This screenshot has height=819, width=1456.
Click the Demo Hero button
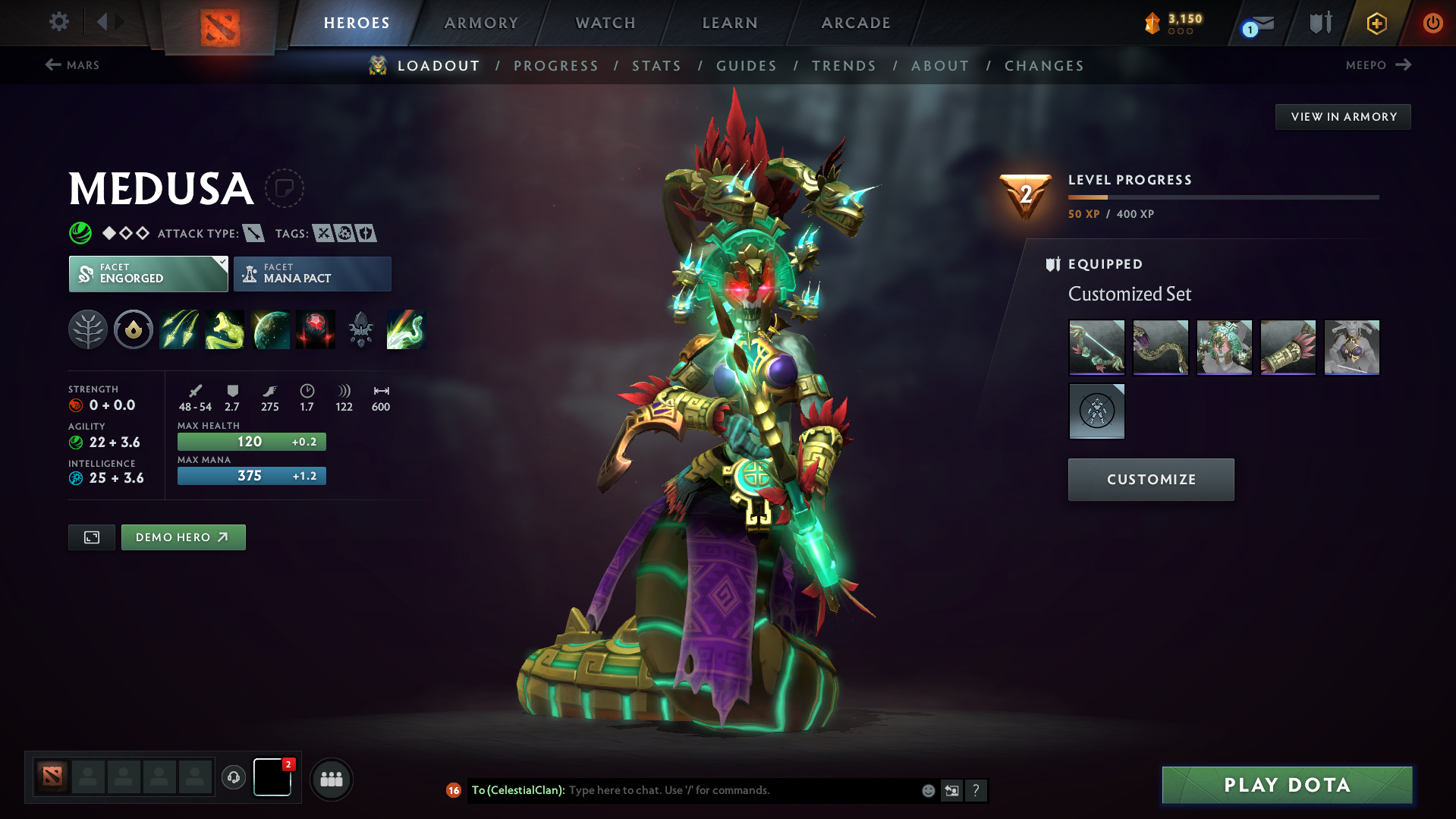pyautogui.click(x=183, y=537)
